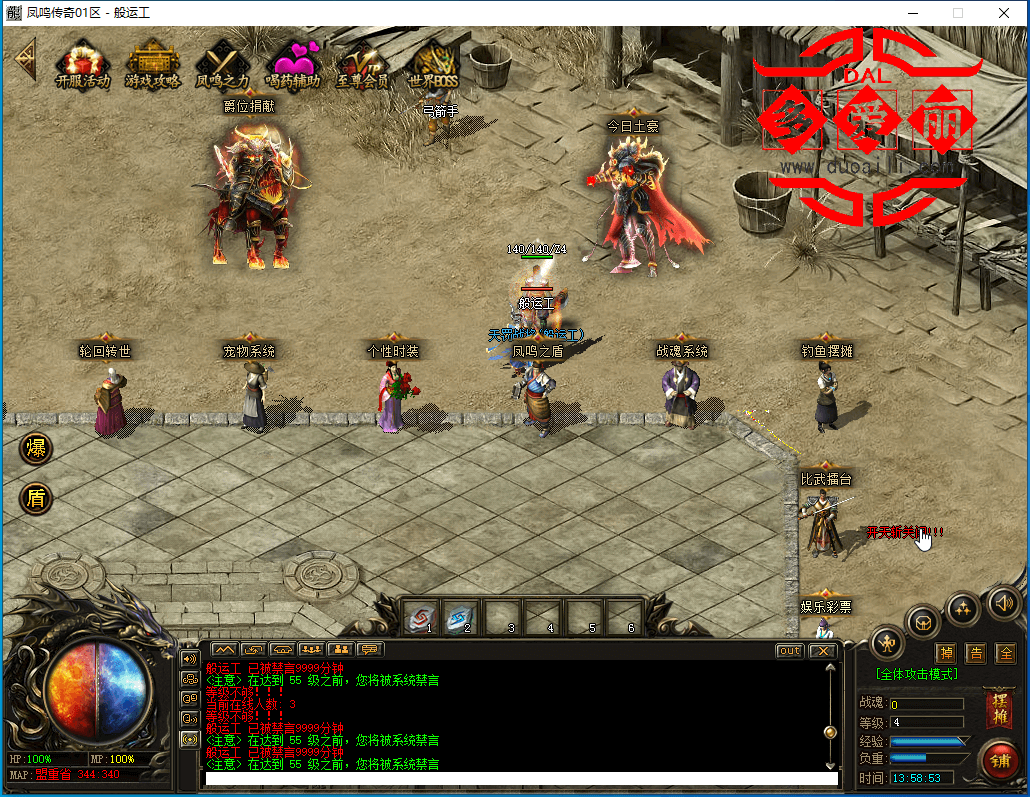Toggle the round speaker sound button

pyautogui.click(x=1004, y=602)
